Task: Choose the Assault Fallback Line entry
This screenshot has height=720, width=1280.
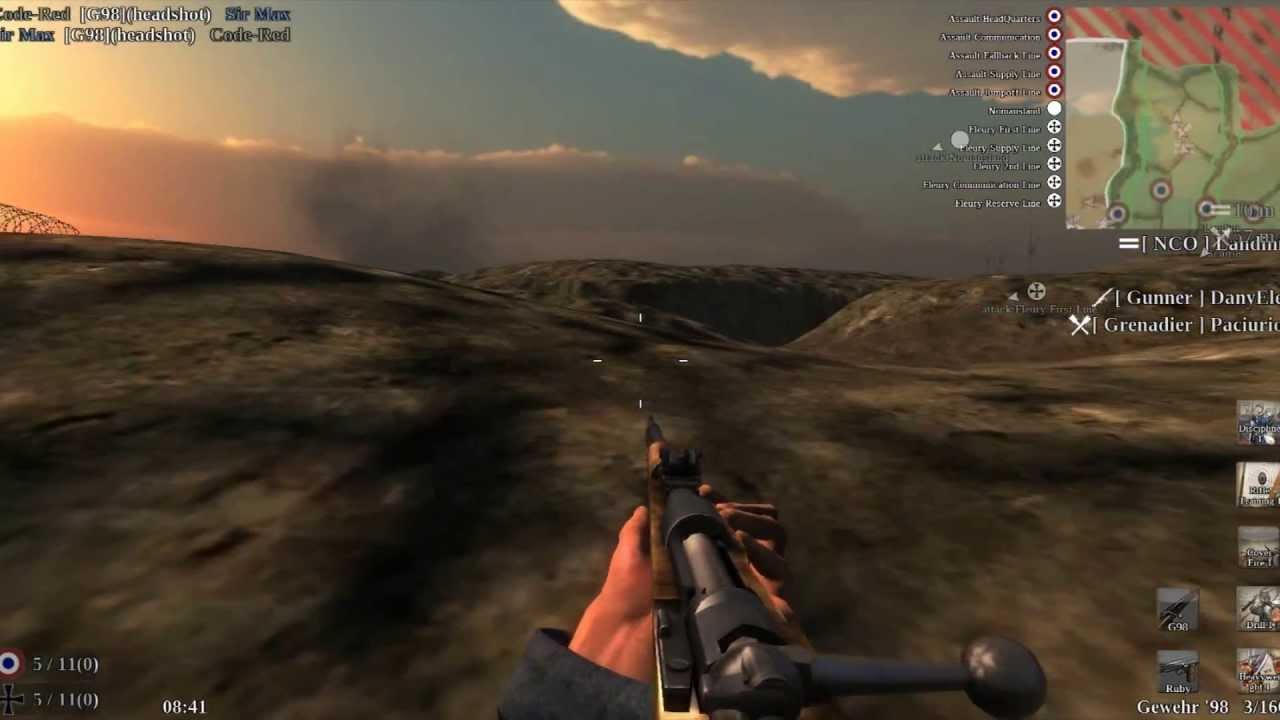Action: pyautogui.click(x=995, y=55)
